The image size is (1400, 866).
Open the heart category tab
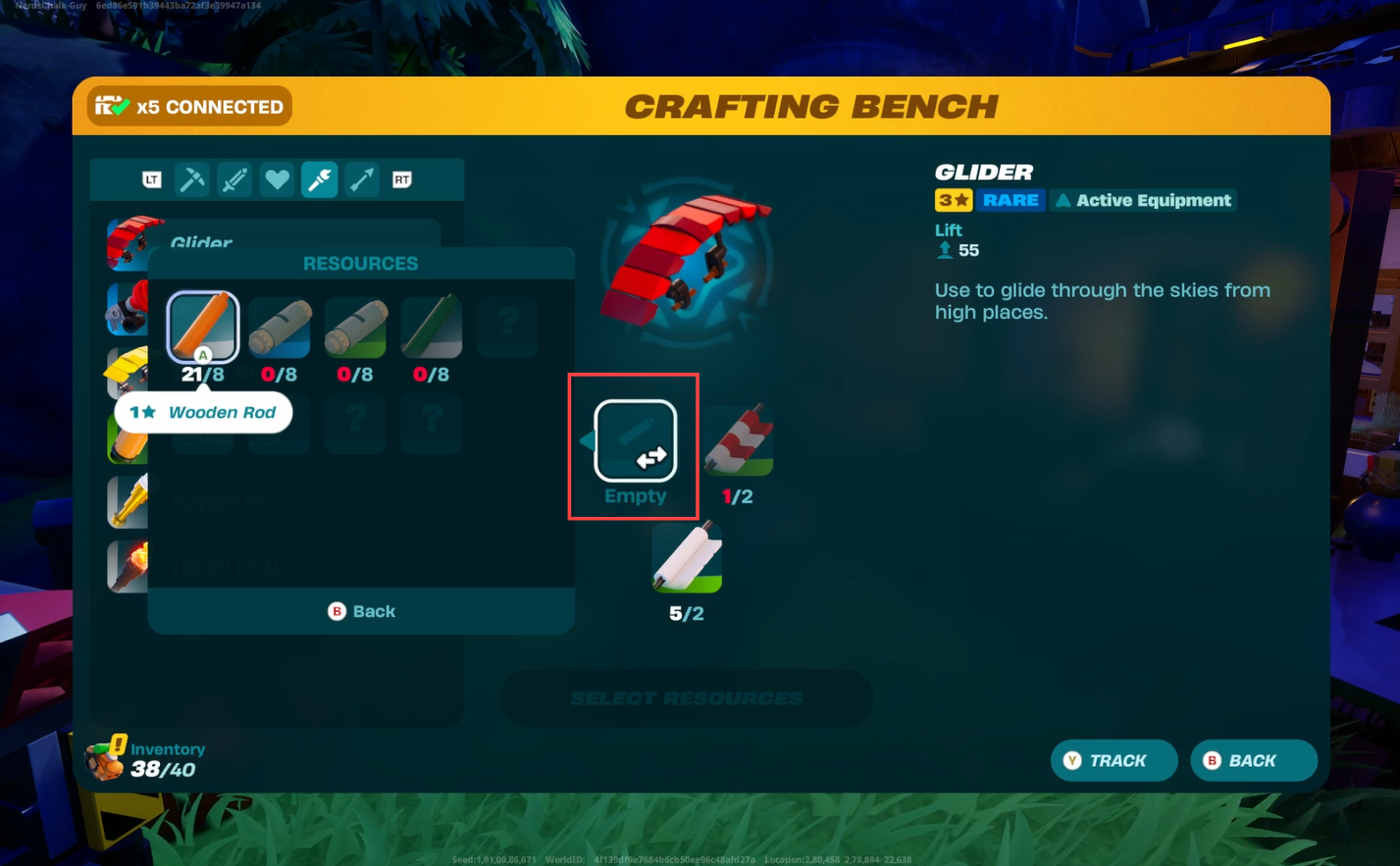tap(278, 179)
